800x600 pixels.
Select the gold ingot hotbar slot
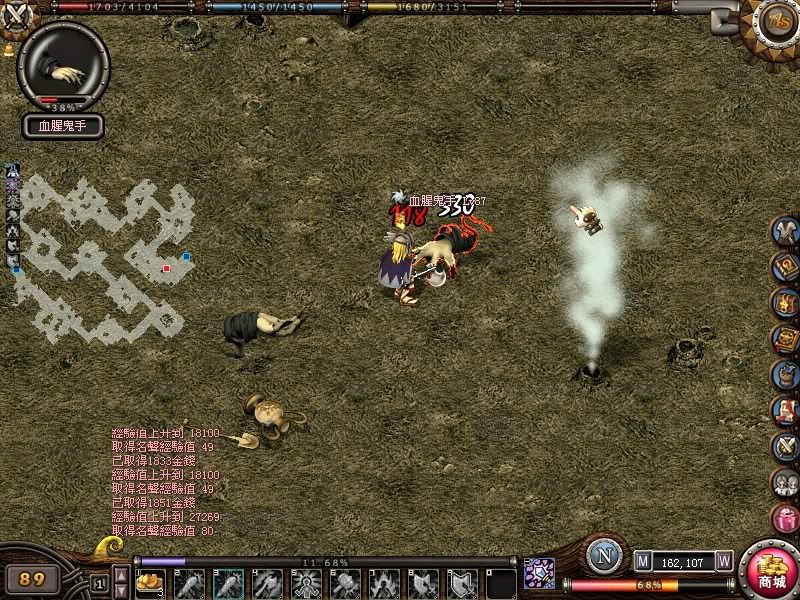tap(150, 582)
